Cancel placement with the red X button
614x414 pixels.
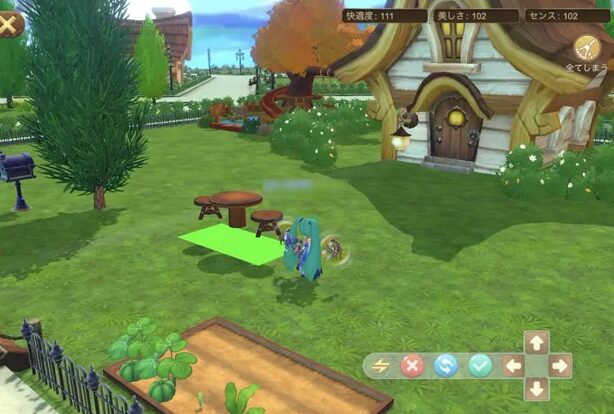pos(412,365)
